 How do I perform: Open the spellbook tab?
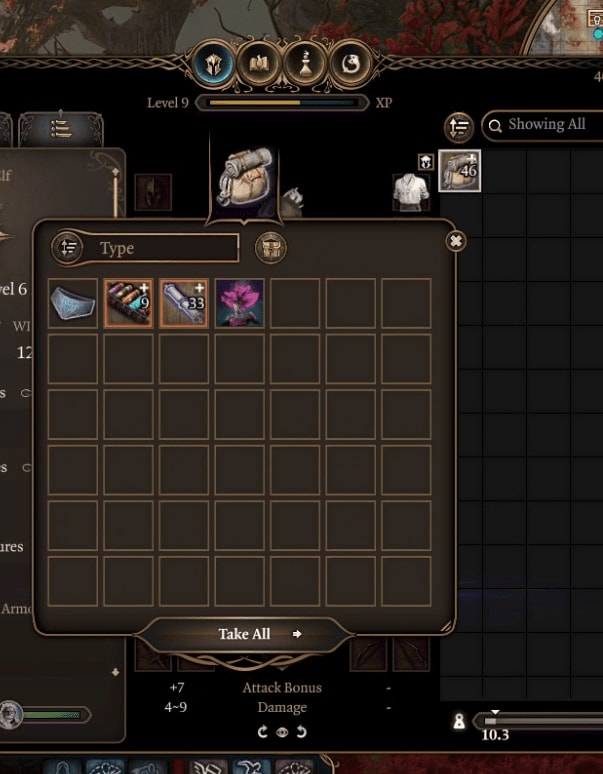pos(260,64)
